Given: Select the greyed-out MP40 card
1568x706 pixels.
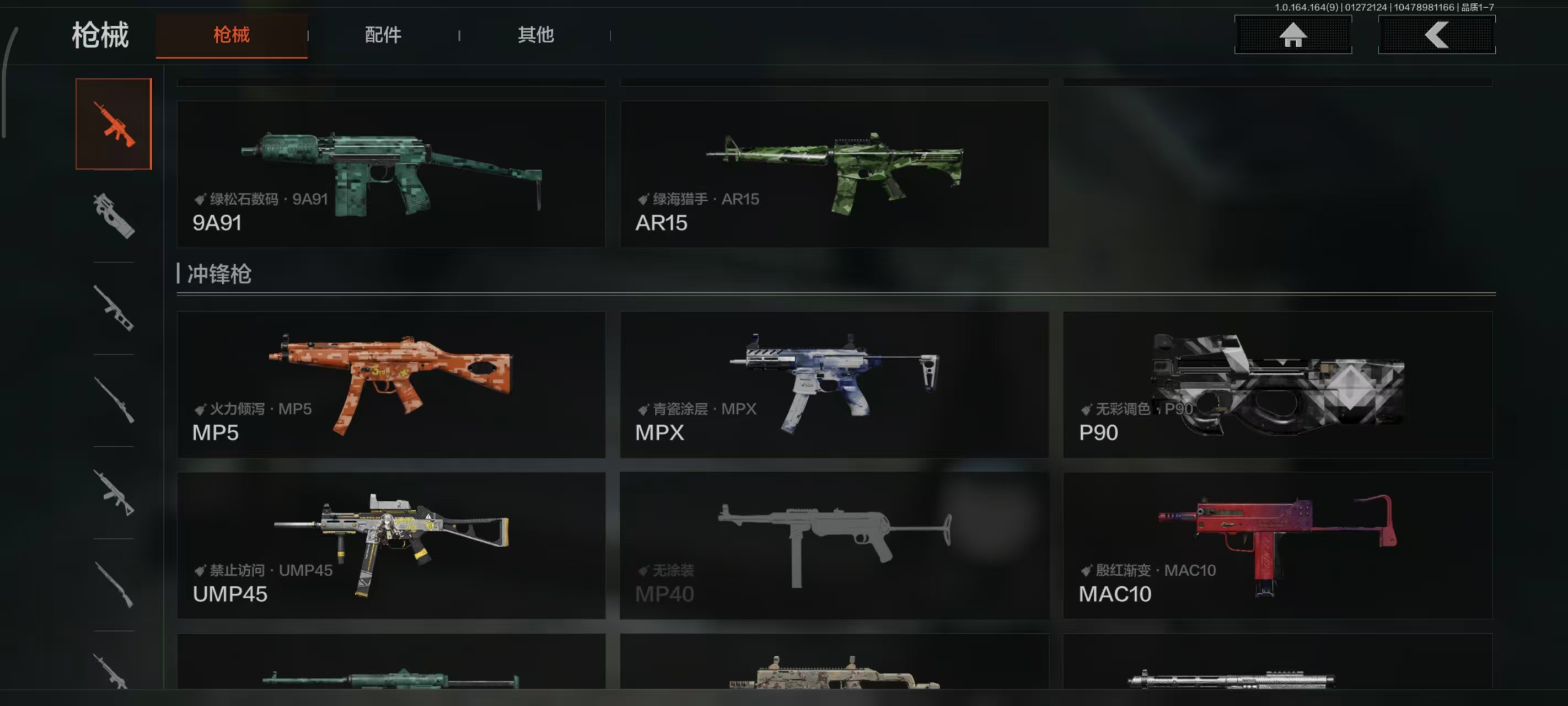Looking at the screenshot, I should pos(833,545).
